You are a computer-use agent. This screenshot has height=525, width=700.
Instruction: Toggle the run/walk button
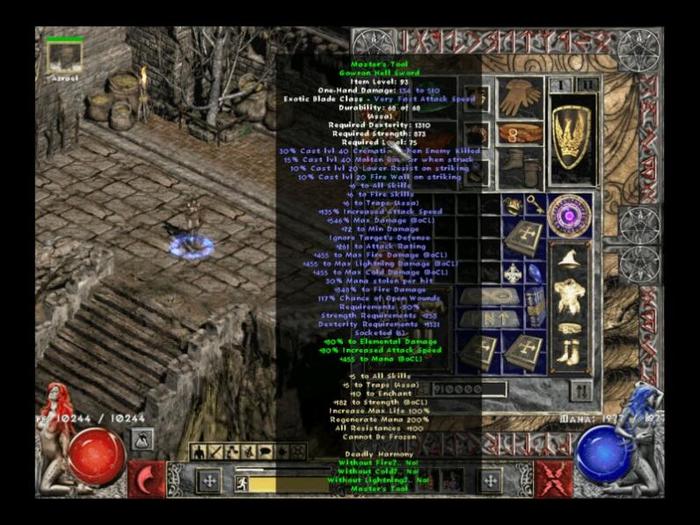241,483
